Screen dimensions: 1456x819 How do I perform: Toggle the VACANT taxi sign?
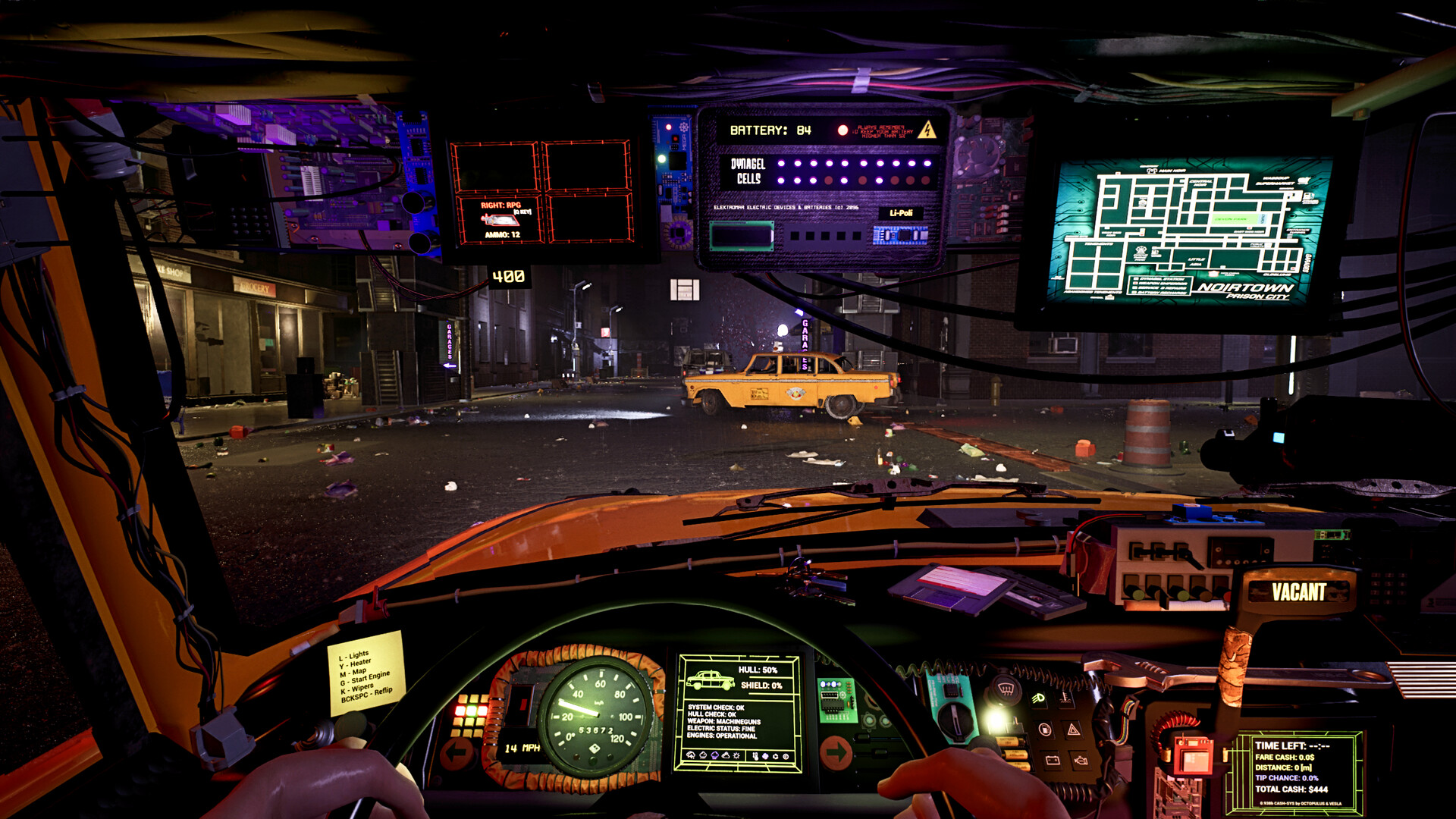(1298, 592)
